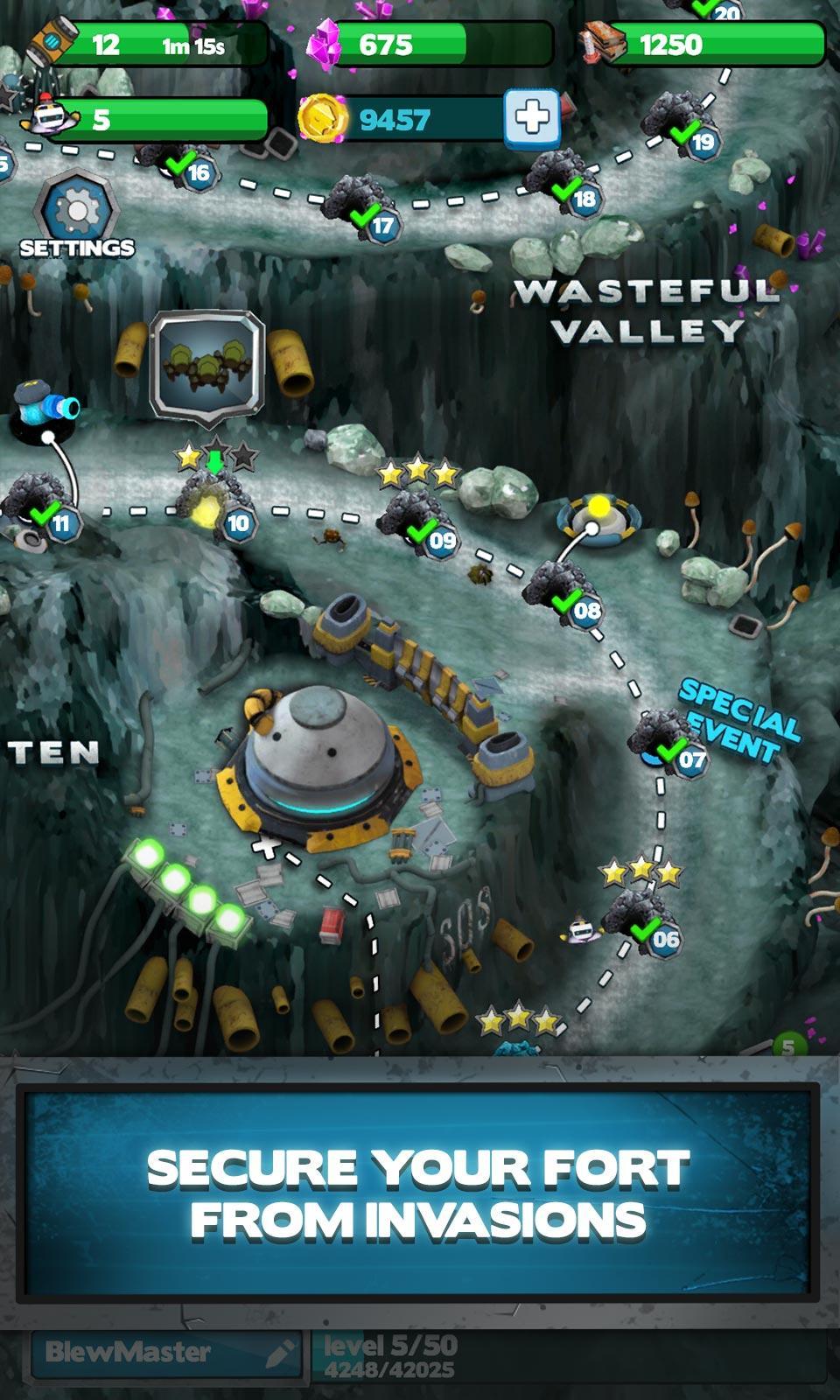
Task: Select the domed fort base
Action: pyautogui.click(x=318, y=763)
